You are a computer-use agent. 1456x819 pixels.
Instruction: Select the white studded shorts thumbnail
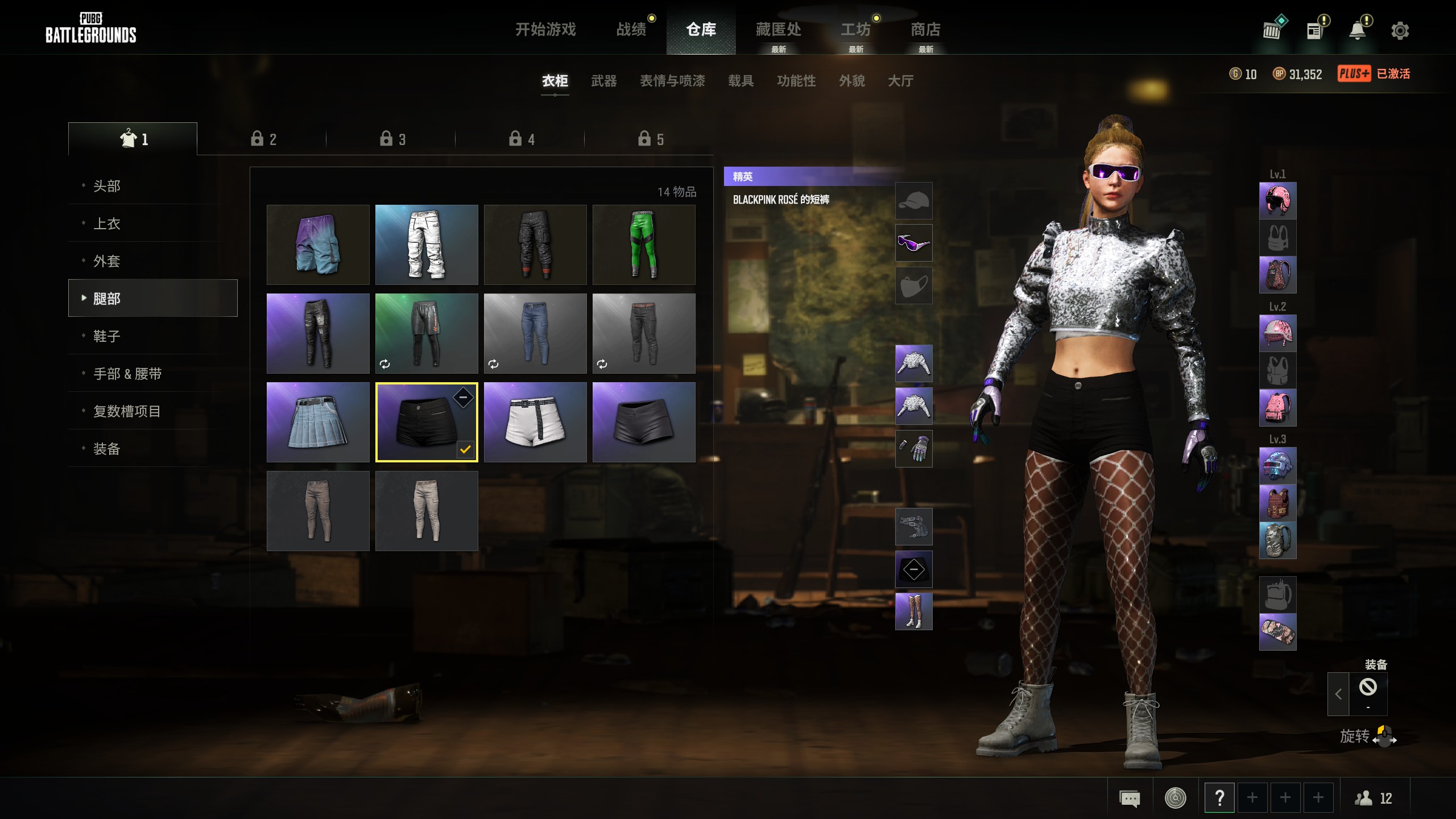tap(535, 422)
